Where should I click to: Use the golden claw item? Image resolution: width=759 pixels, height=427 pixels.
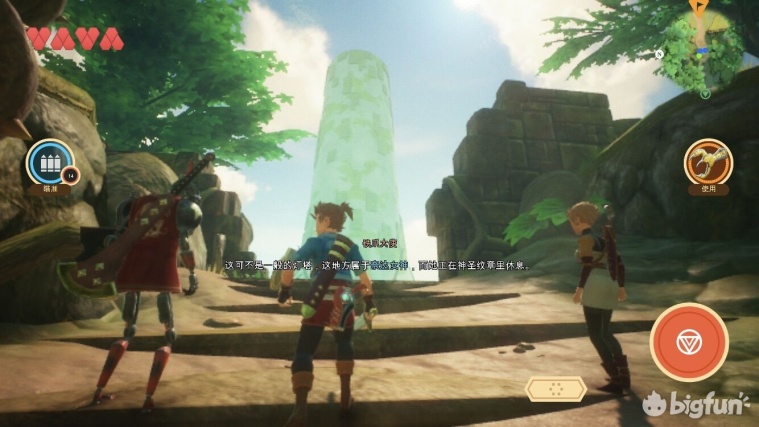(708, 161)
